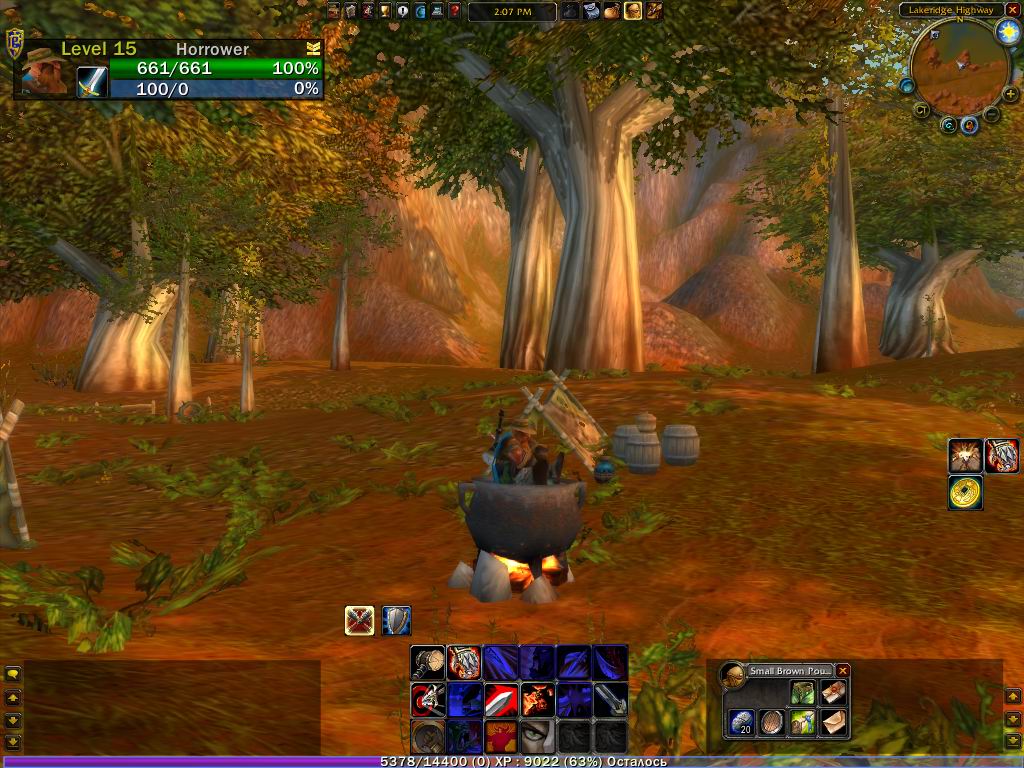Screen dimensions: 1024x768
Task: Open the highlighted backpack bag button
Action: pyautogui.click(x=633, y=11)
